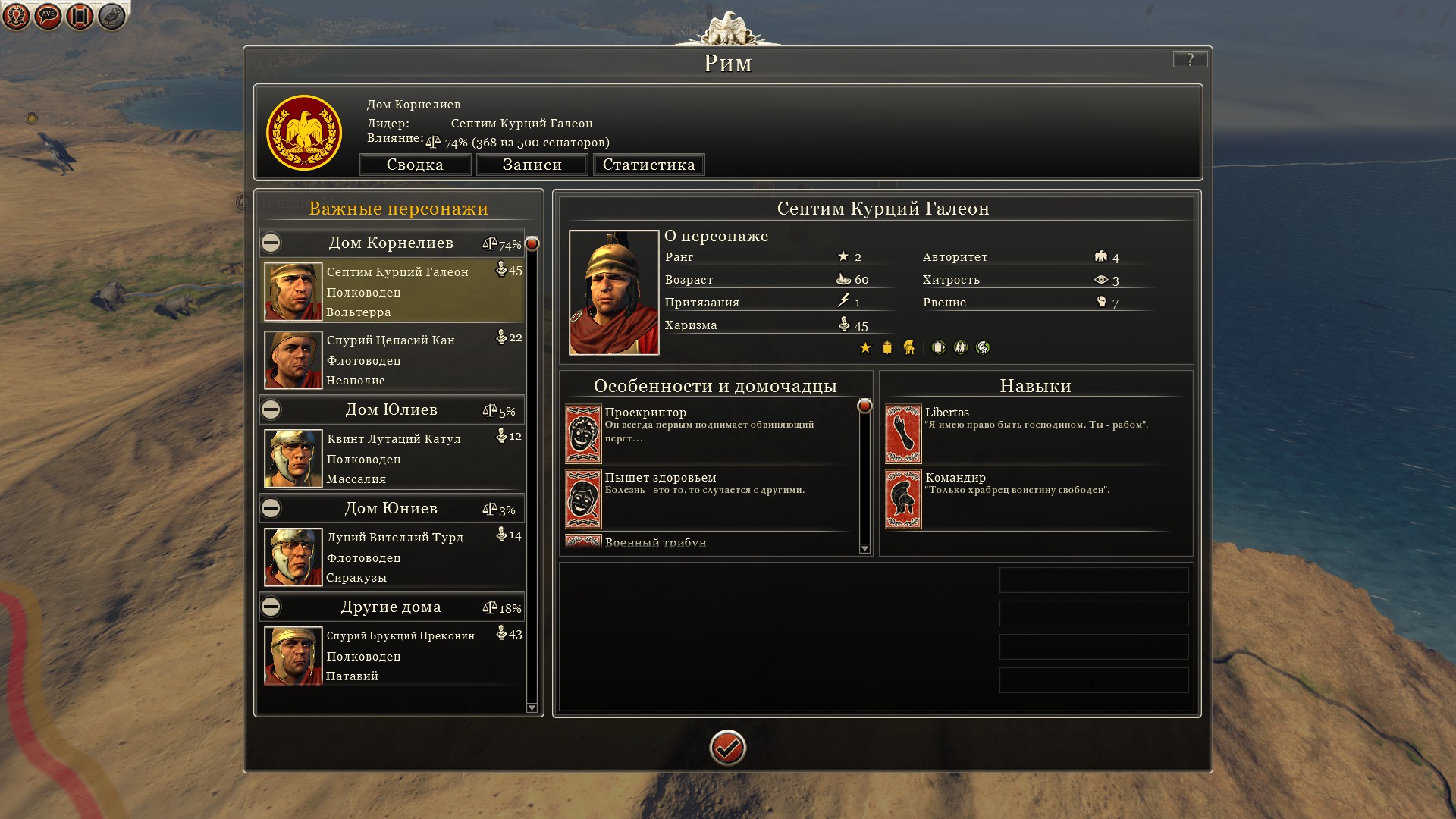Screen dimensions: 1456x819
Task: Click the Проскриптор trait entry
Action: click(x=709, y=432)
